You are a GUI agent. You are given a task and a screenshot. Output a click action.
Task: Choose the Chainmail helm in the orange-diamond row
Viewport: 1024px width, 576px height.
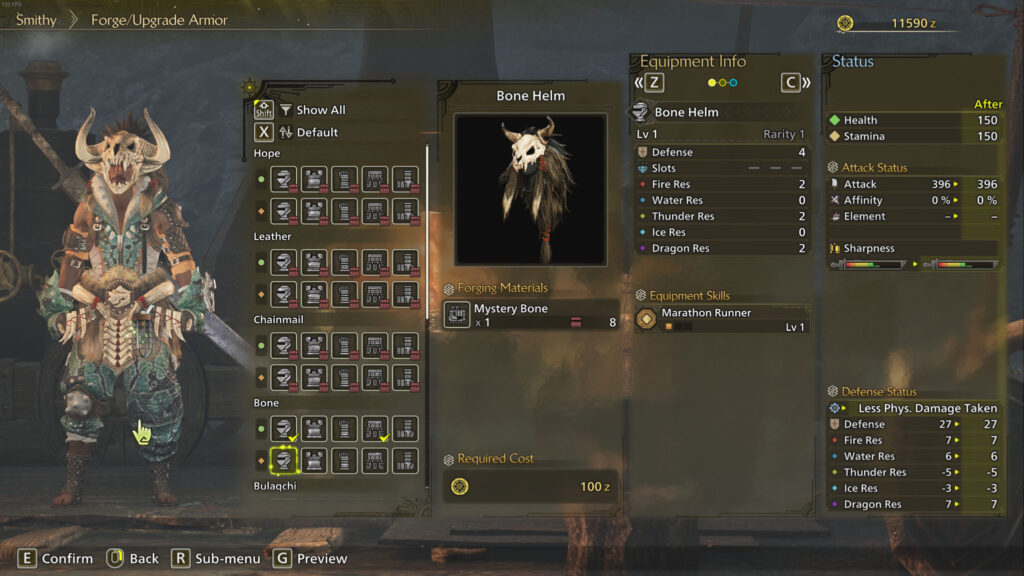(x=284, y=377)
